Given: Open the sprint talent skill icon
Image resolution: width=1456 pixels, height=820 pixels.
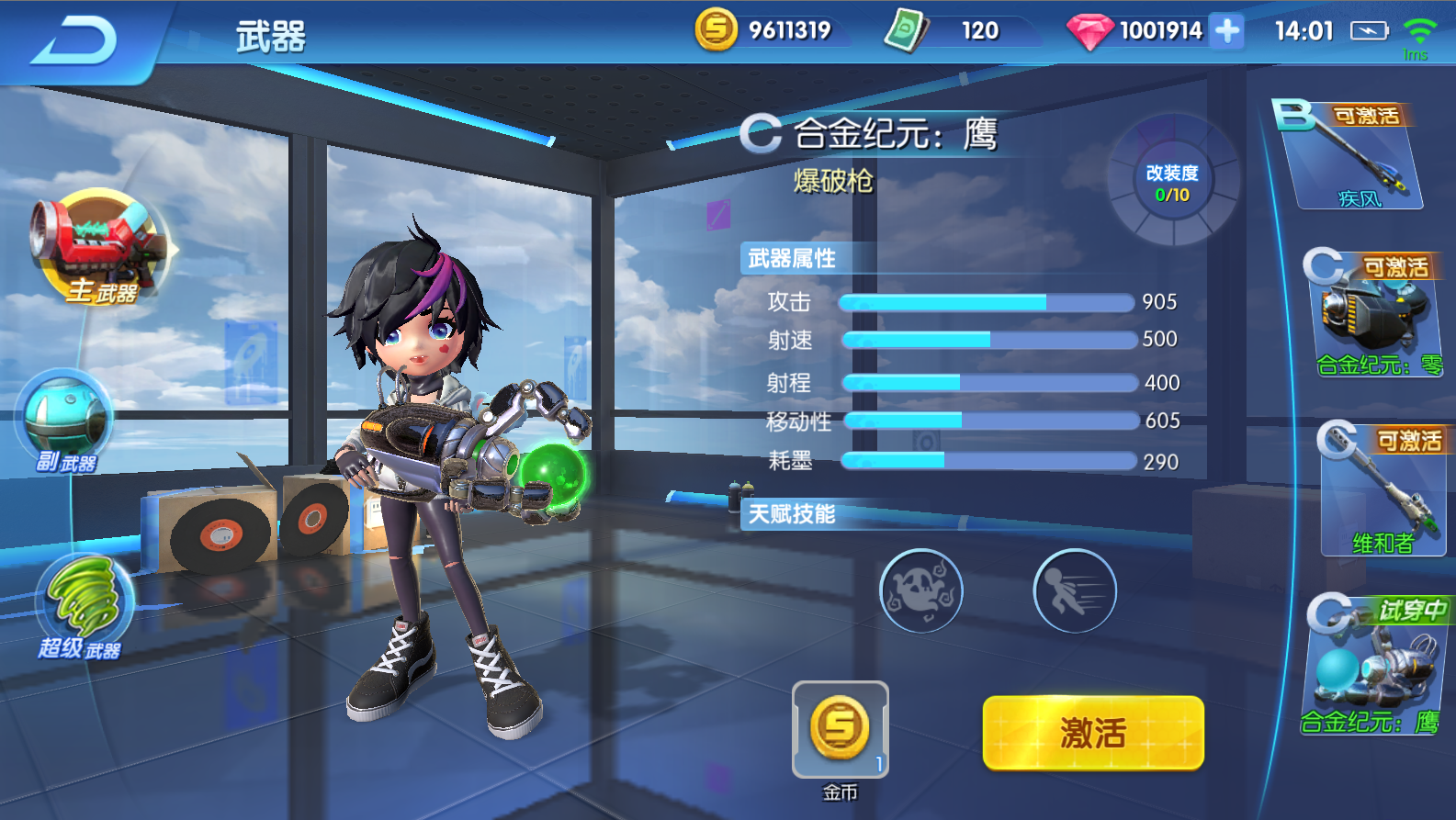Looking at the screenshot, I should (1075, 592).
